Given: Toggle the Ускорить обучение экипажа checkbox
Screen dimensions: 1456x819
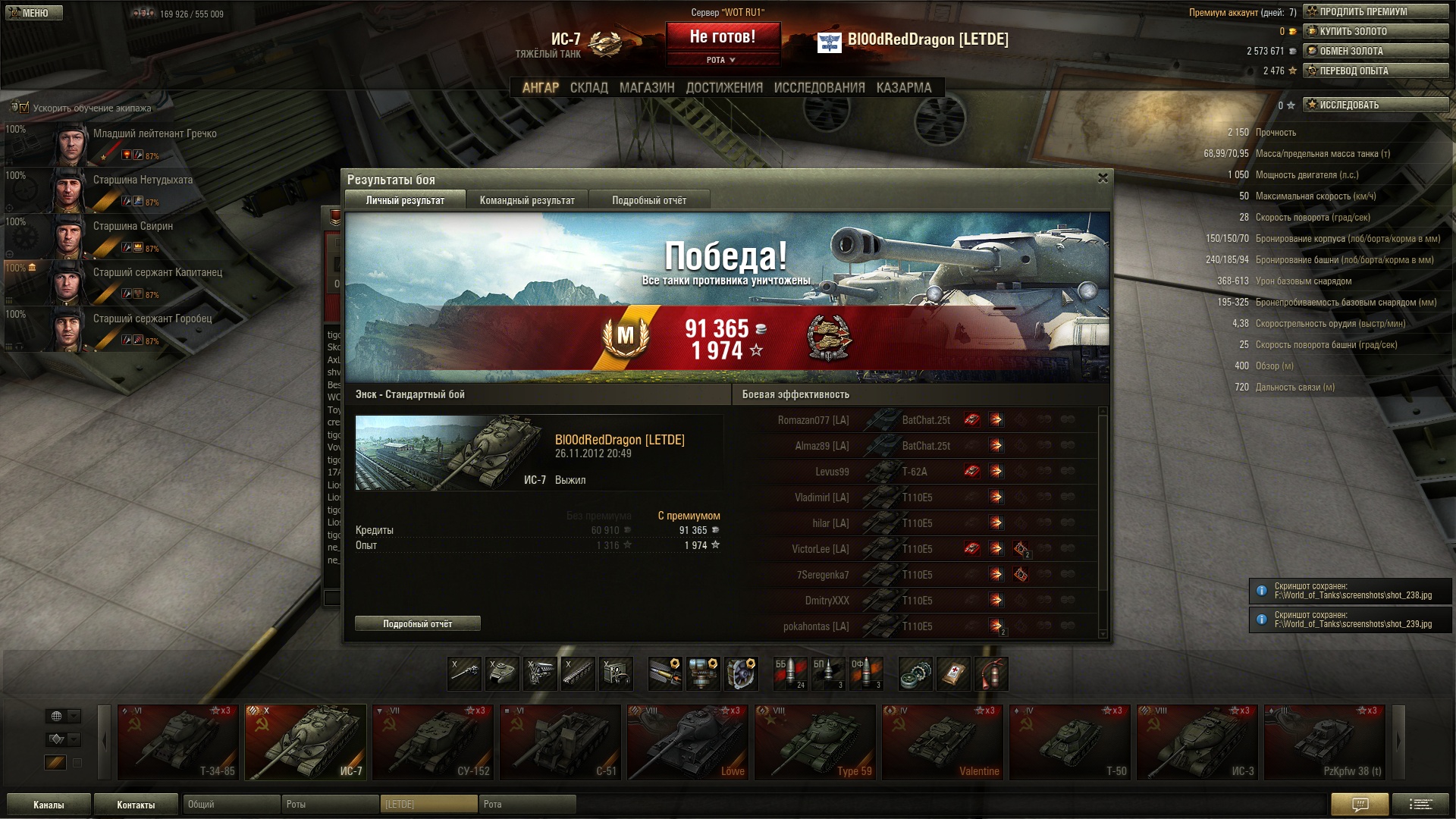Looking at the screenshot, I should (x=24, y=108).
